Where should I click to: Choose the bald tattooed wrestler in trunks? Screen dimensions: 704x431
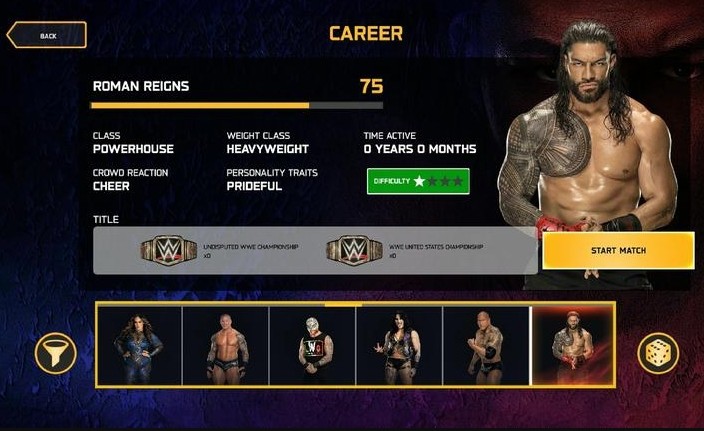pyautogui.click(x=225, y=346)
